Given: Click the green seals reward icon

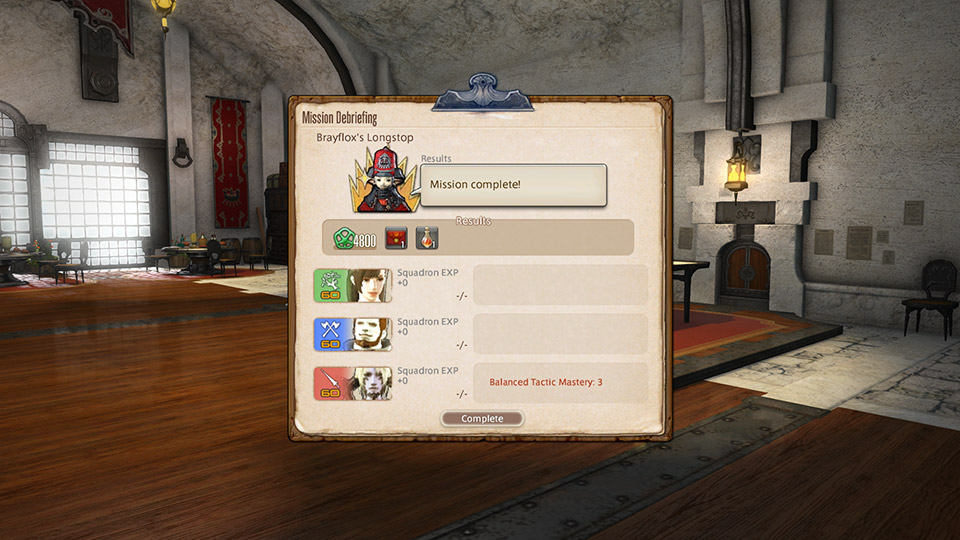Looking at the screenshot, I should click(x=345, y=239).
